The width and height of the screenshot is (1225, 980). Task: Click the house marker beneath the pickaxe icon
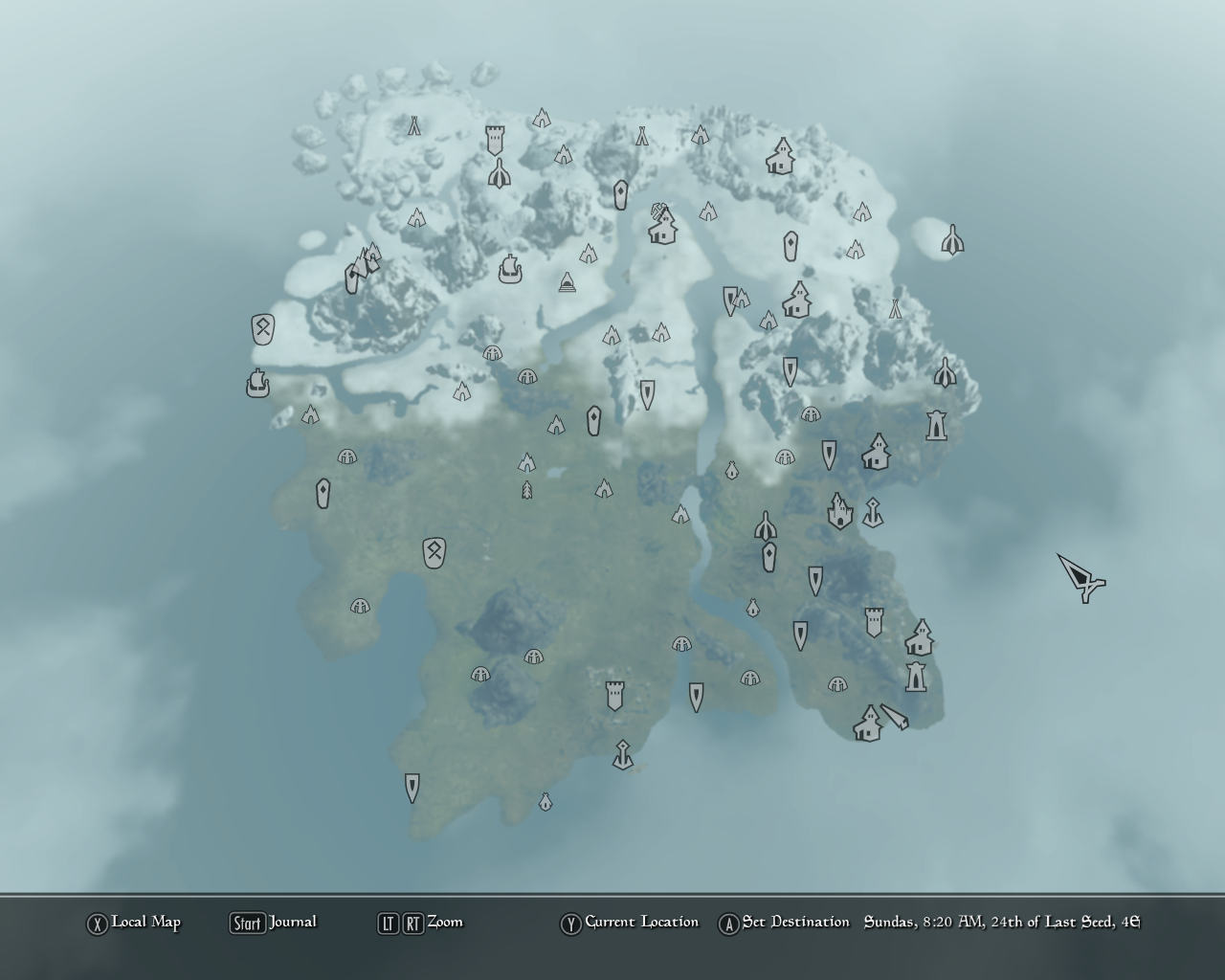tap(661, 229)
